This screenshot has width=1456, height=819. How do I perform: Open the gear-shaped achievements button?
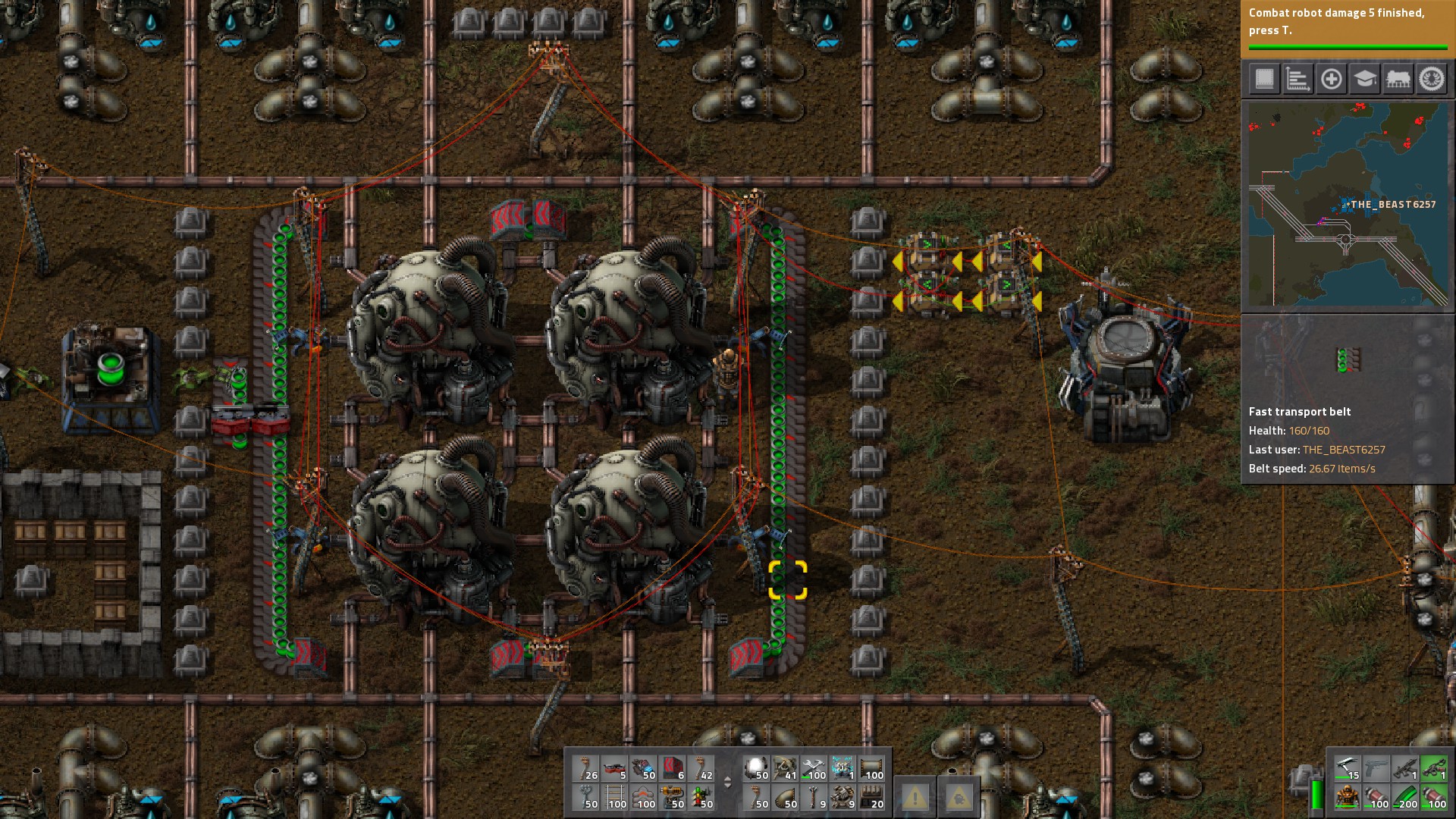click(1432, 79)
